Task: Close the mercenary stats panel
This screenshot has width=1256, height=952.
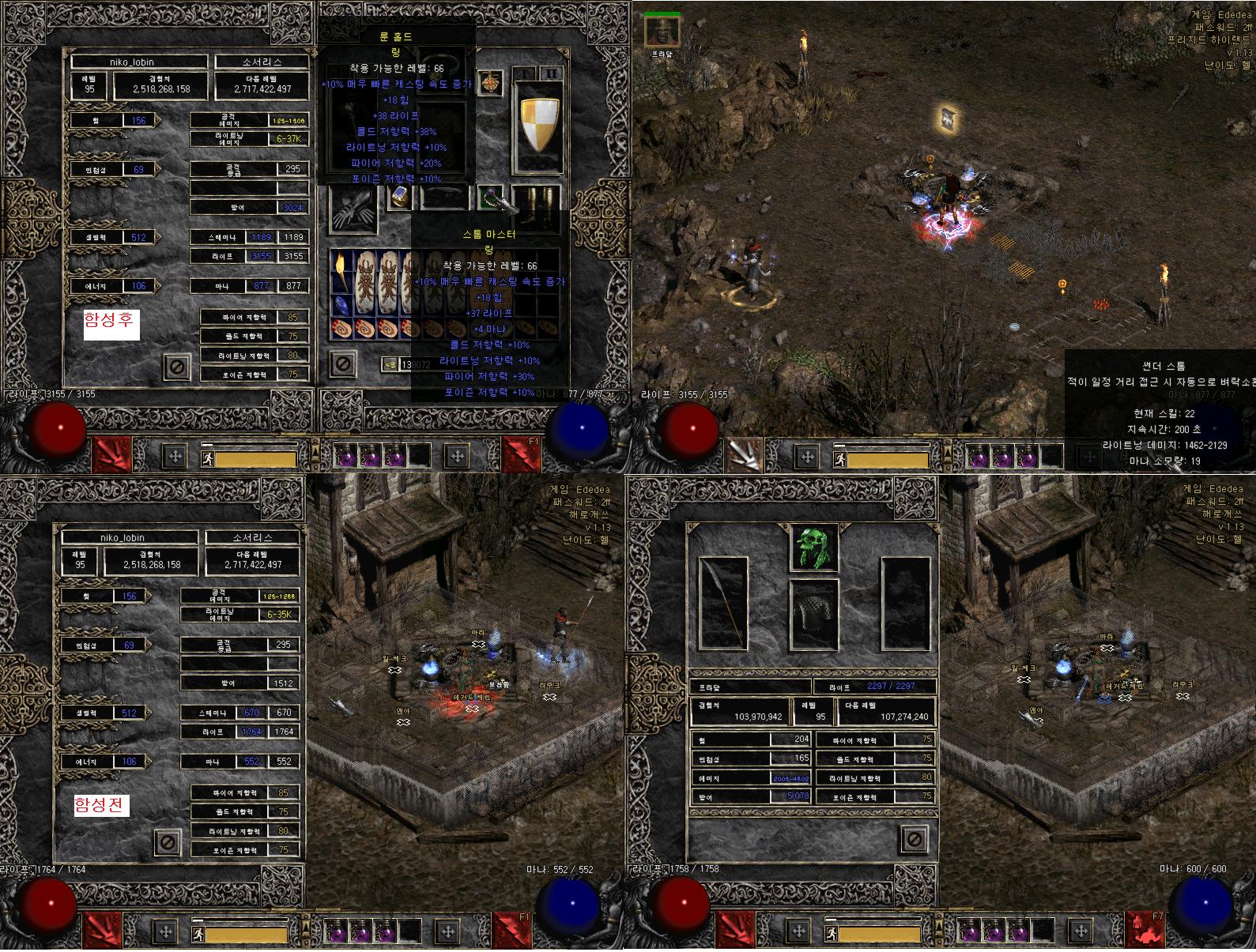Action: 913,838
